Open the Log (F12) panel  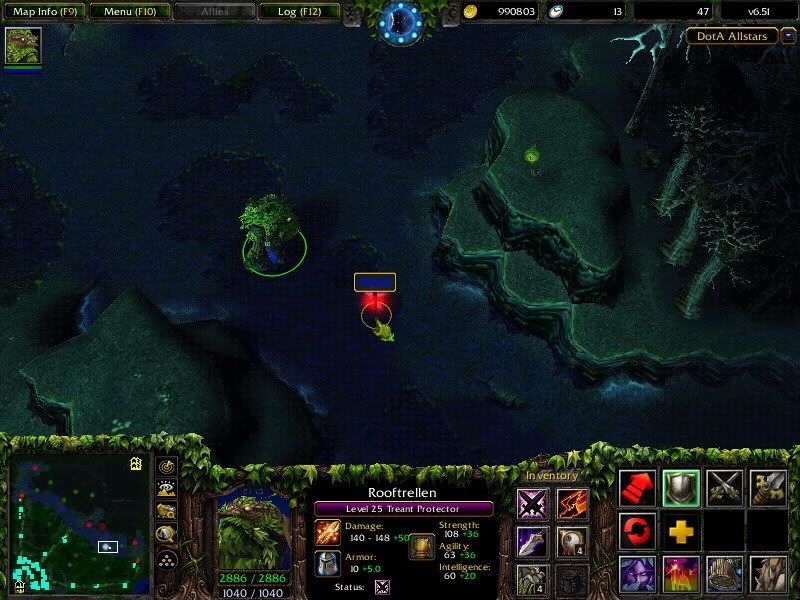(298, 12)
